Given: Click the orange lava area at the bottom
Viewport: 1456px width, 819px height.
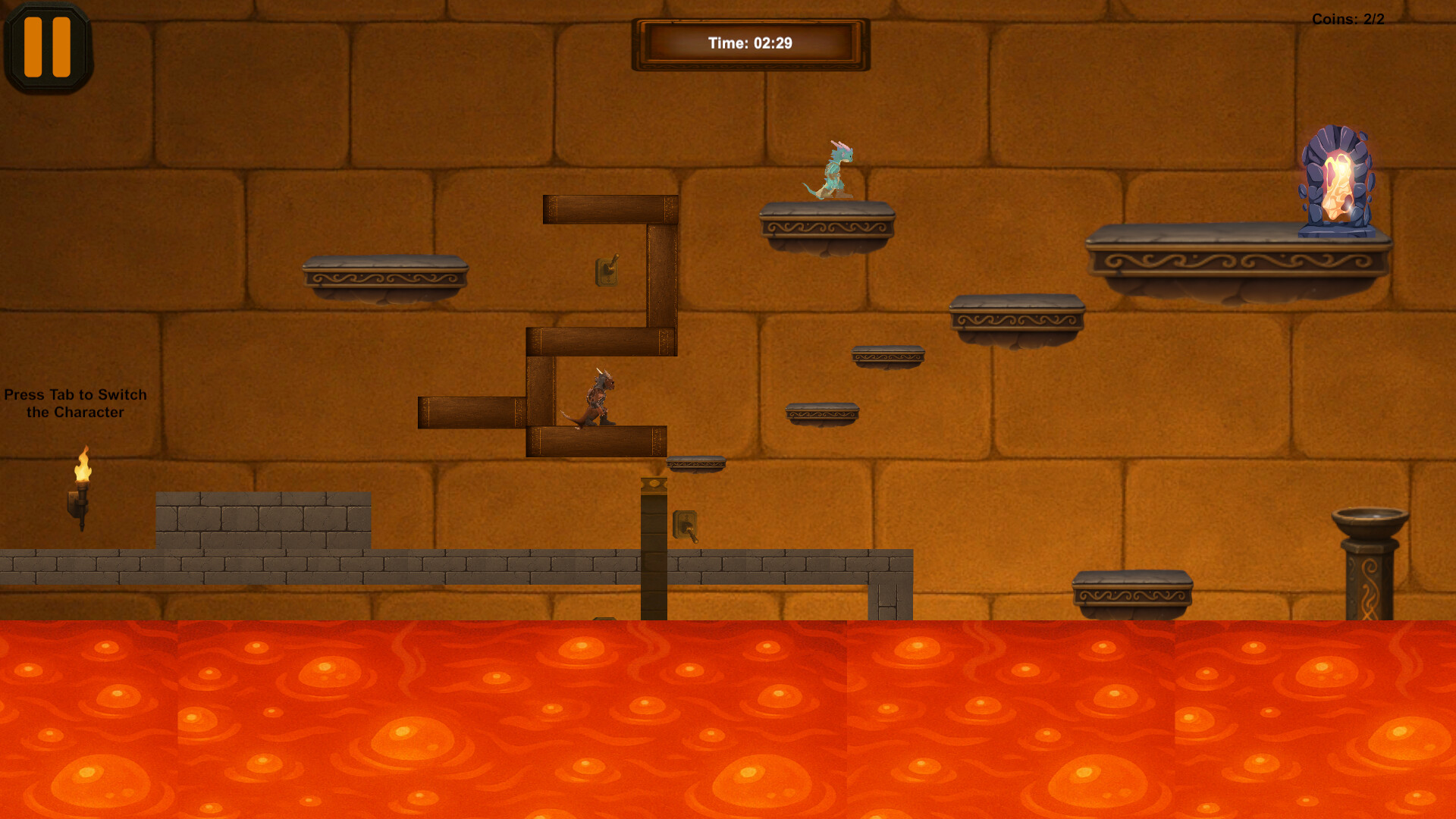Looking at the screenshot, I should pyautogui.click(x=728, y=720).
